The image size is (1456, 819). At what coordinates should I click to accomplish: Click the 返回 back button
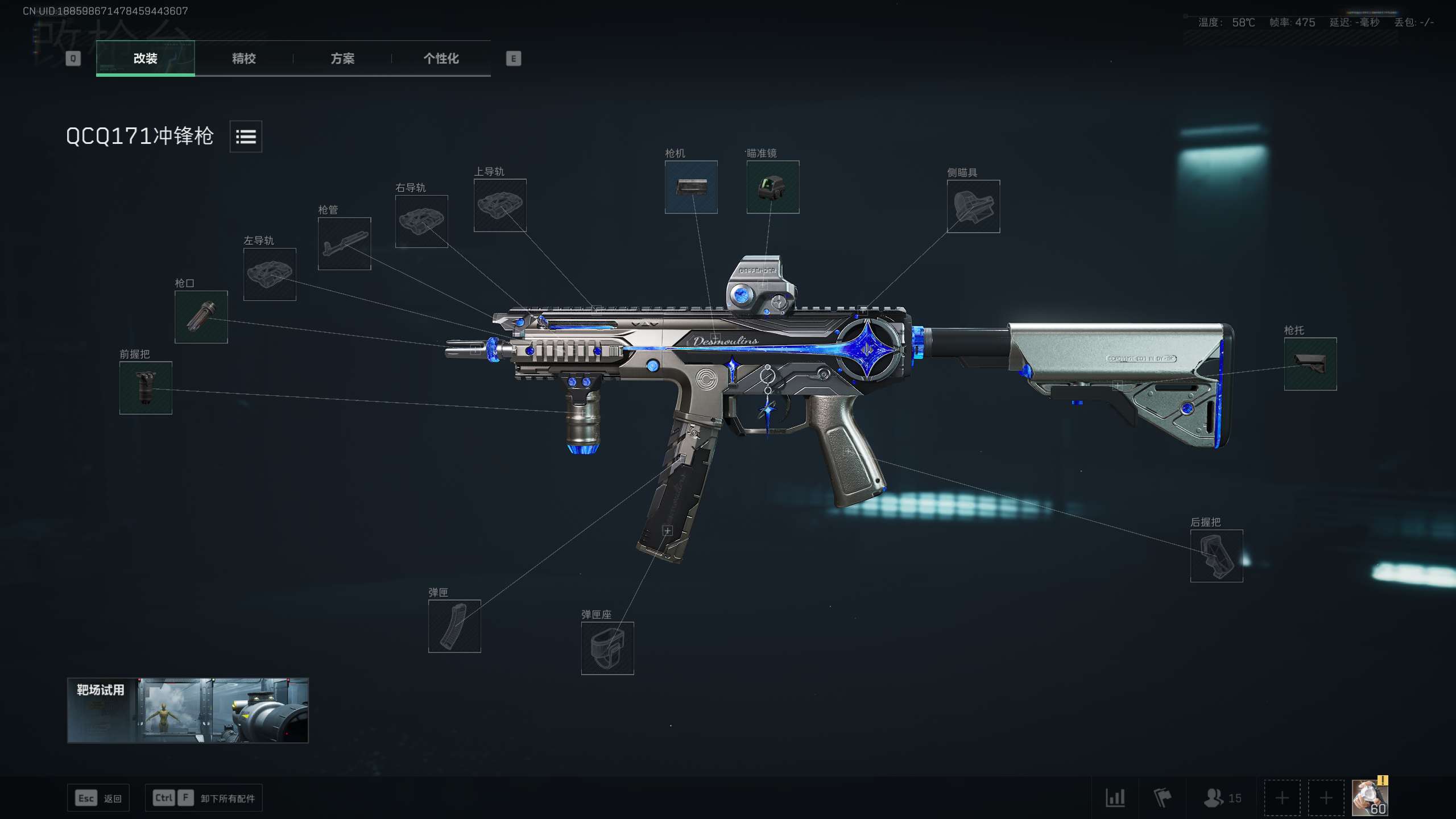tap(98, 798)
